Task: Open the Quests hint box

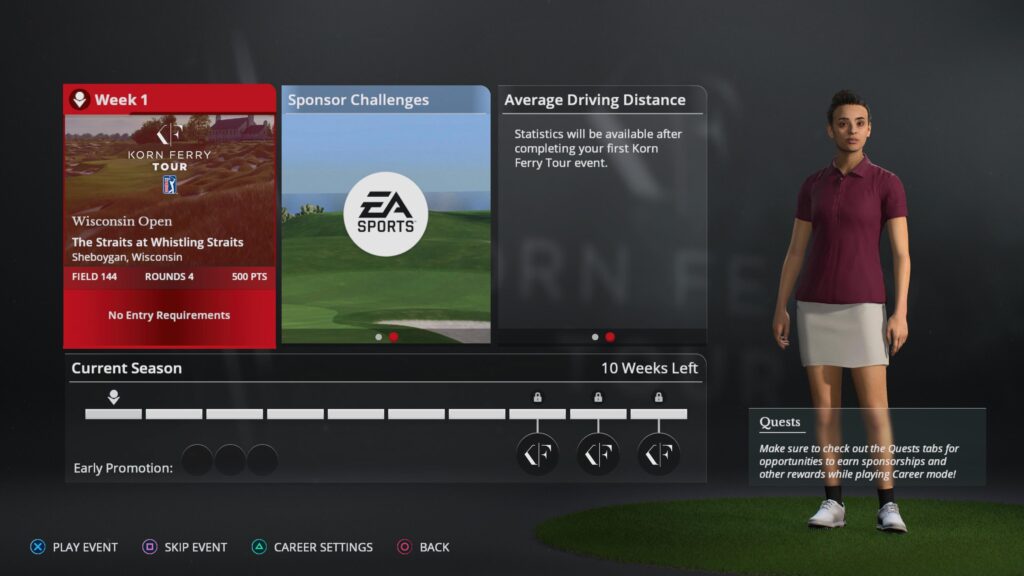Action: pos(866,447)
